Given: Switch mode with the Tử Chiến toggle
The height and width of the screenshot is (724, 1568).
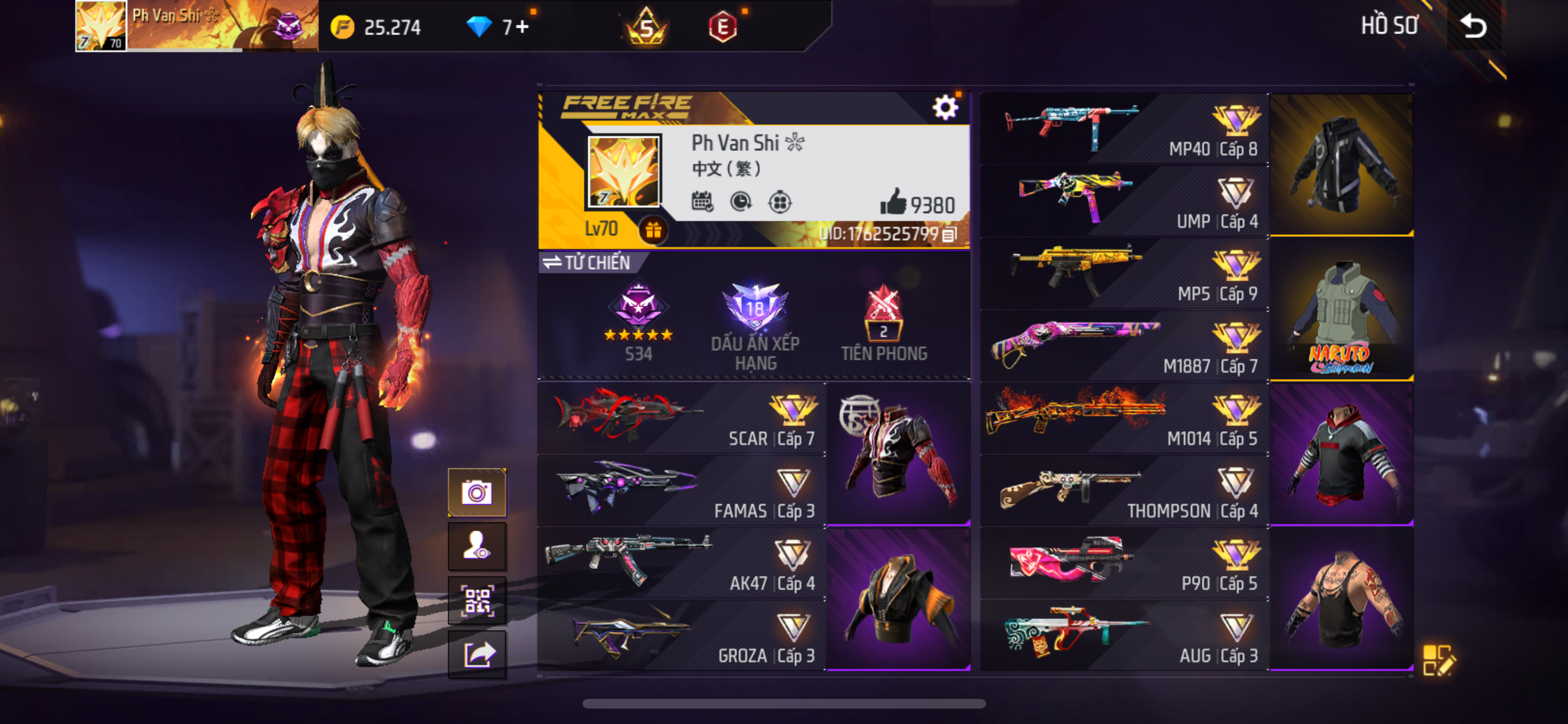Looking at the screenshot, I should coord(586,263).
